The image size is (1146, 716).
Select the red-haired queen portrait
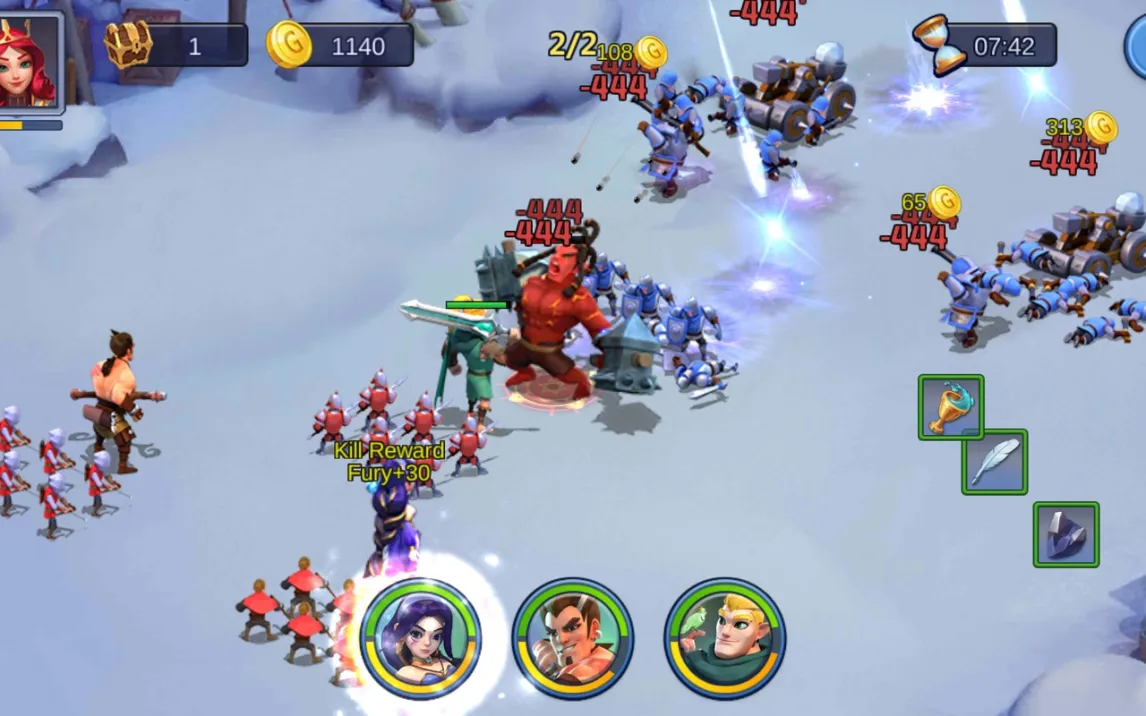pos(28,62)
